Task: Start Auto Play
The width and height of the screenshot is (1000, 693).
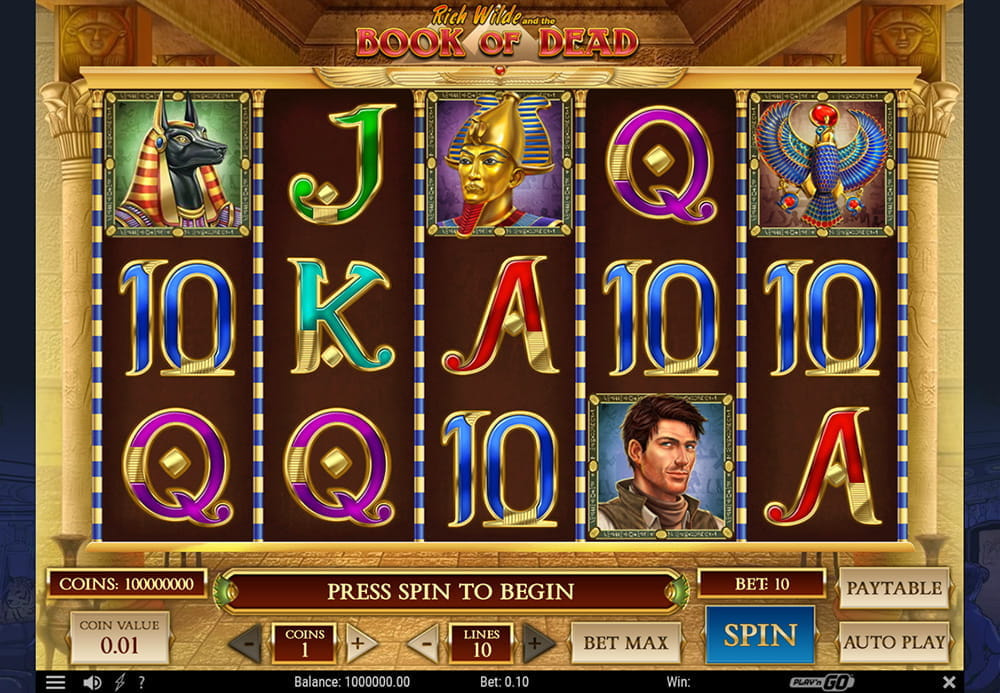Action: pos(894,642)
